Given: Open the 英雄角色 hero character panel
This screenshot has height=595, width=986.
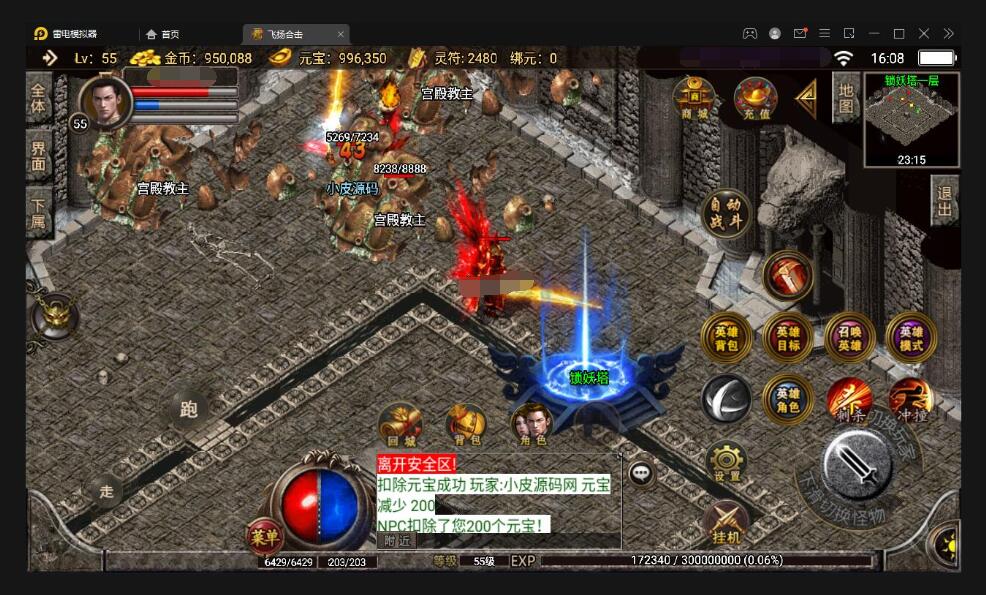Looking at the screenshot, I should tap(788, 399).
